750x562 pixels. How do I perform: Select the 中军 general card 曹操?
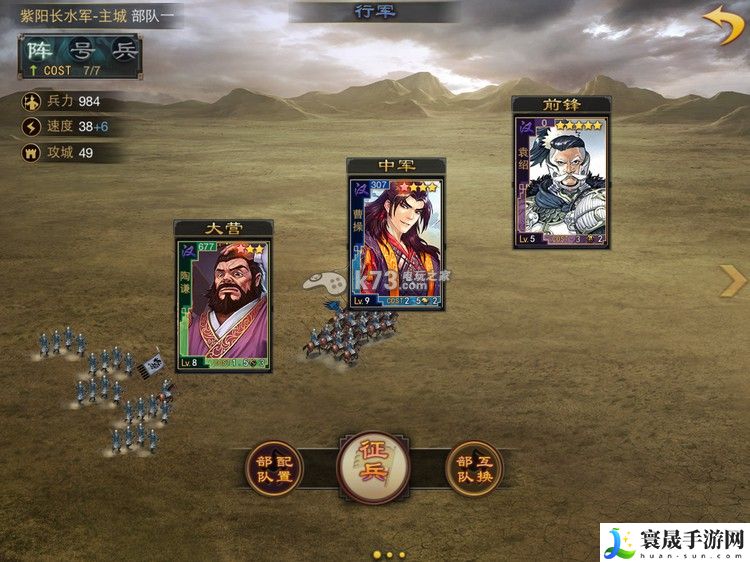(x=396, y=242)
